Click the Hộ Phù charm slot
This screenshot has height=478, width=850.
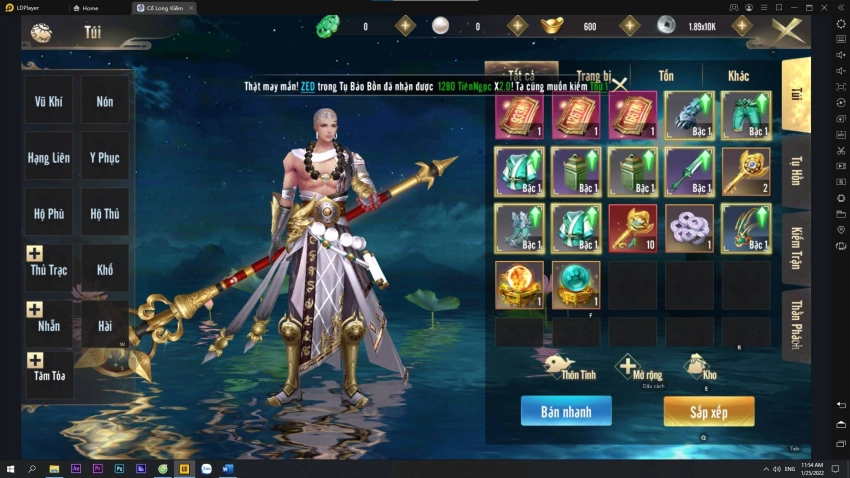[x=49, y=213]
